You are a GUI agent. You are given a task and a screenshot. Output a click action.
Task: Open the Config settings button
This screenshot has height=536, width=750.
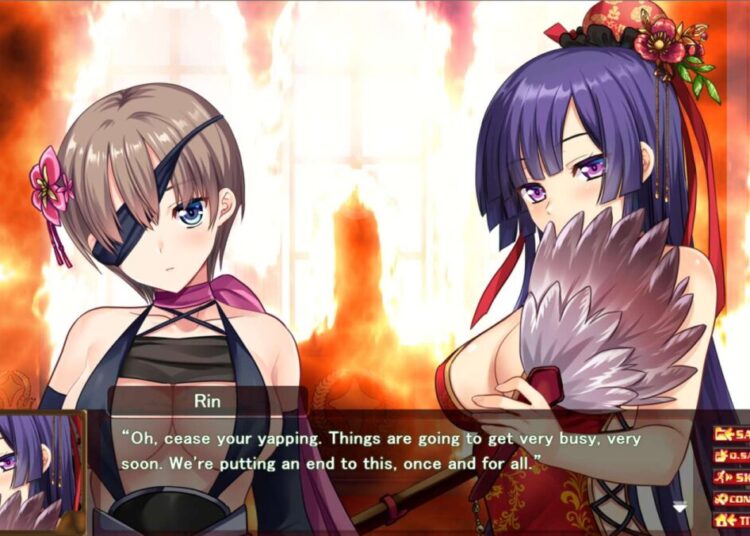(x=732, y=498)
